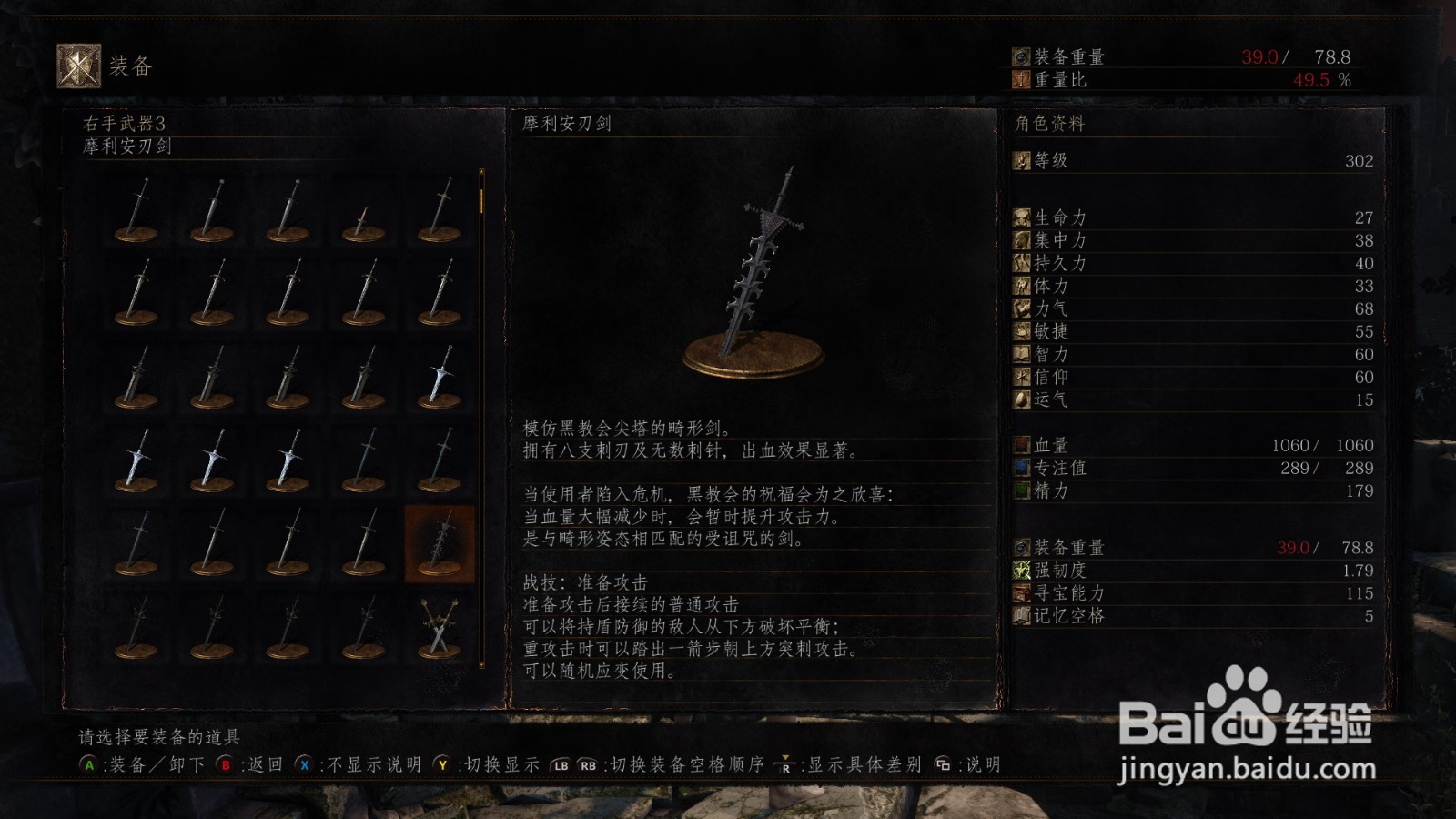
Task: Click the 装备 crossed-swords header icon
Action: click(77, 64)
